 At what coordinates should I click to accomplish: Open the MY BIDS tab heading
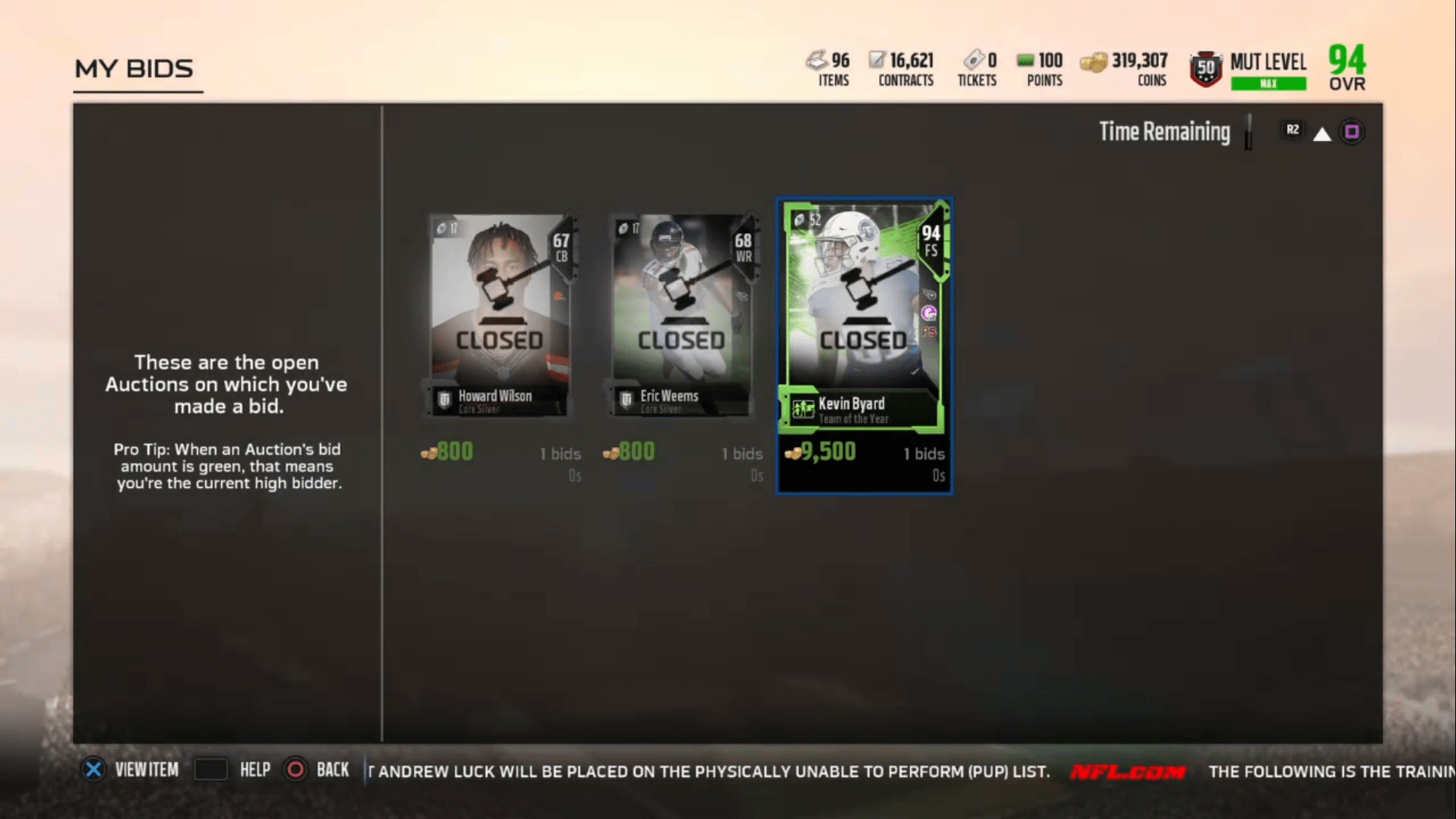tap(135, 68)
